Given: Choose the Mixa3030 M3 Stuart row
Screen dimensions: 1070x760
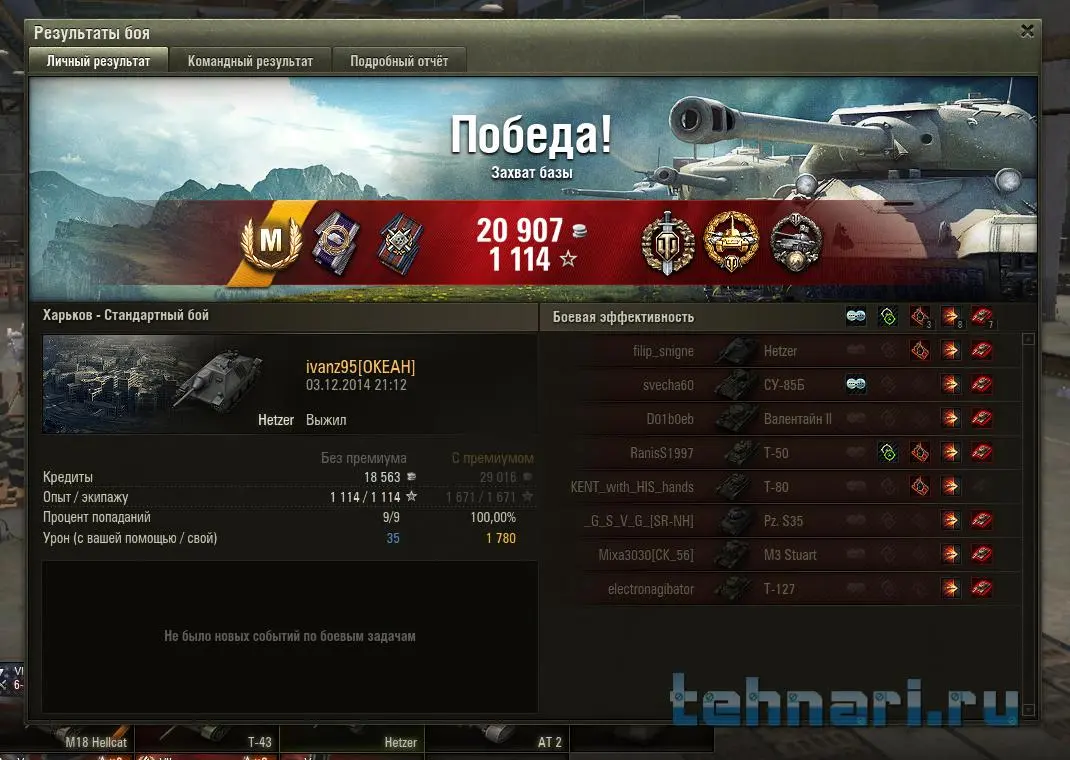Looking at the screenshot, I should pos(780,555).
